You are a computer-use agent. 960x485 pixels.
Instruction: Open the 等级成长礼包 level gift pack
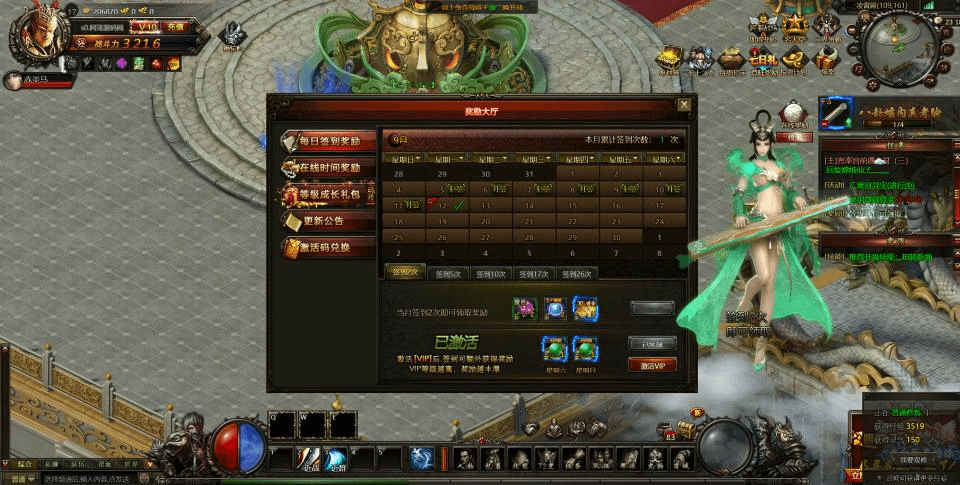point(329,193)
